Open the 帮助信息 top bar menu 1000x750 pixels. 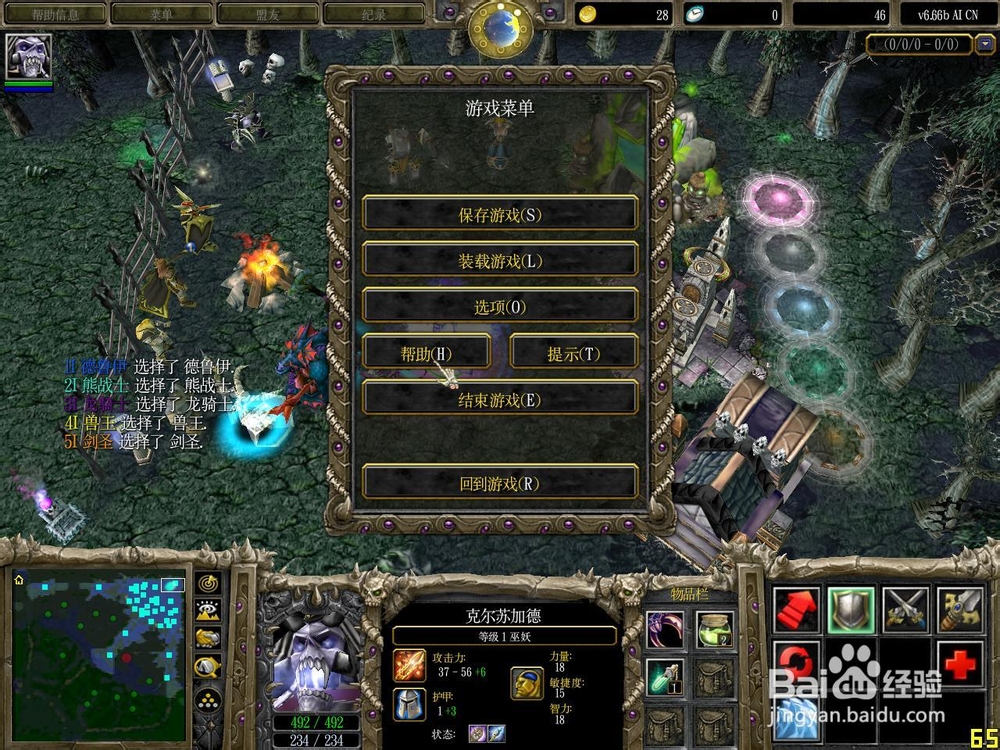[x=55, y=14]
